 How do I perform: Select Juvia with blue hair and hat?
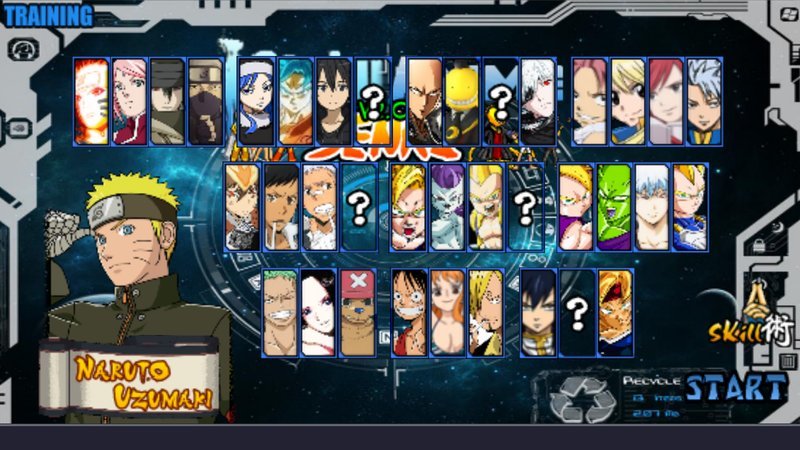[x=256, y=101]
